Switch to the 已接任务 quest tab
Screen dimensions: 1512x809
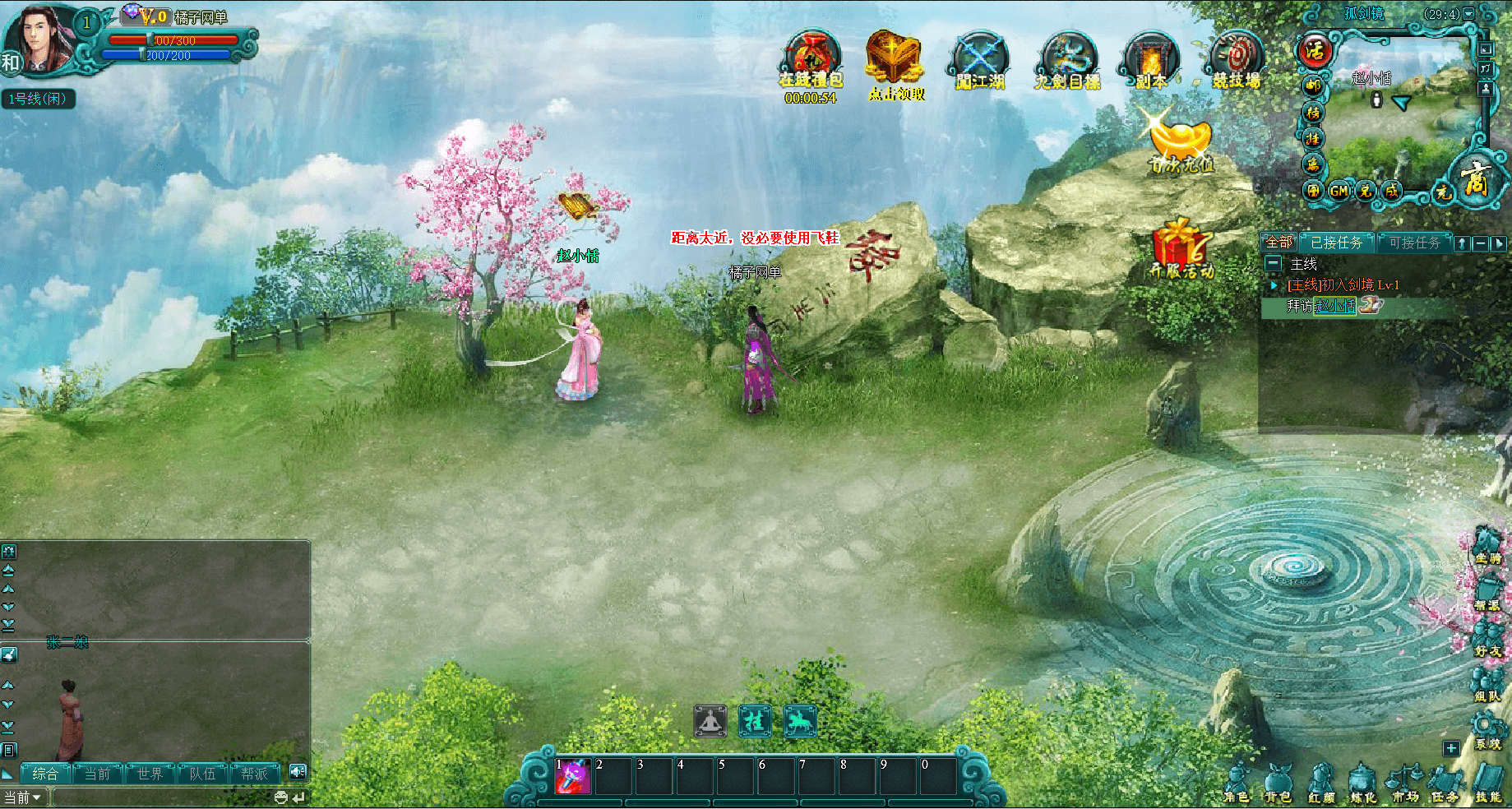(x=1336, y=243)
